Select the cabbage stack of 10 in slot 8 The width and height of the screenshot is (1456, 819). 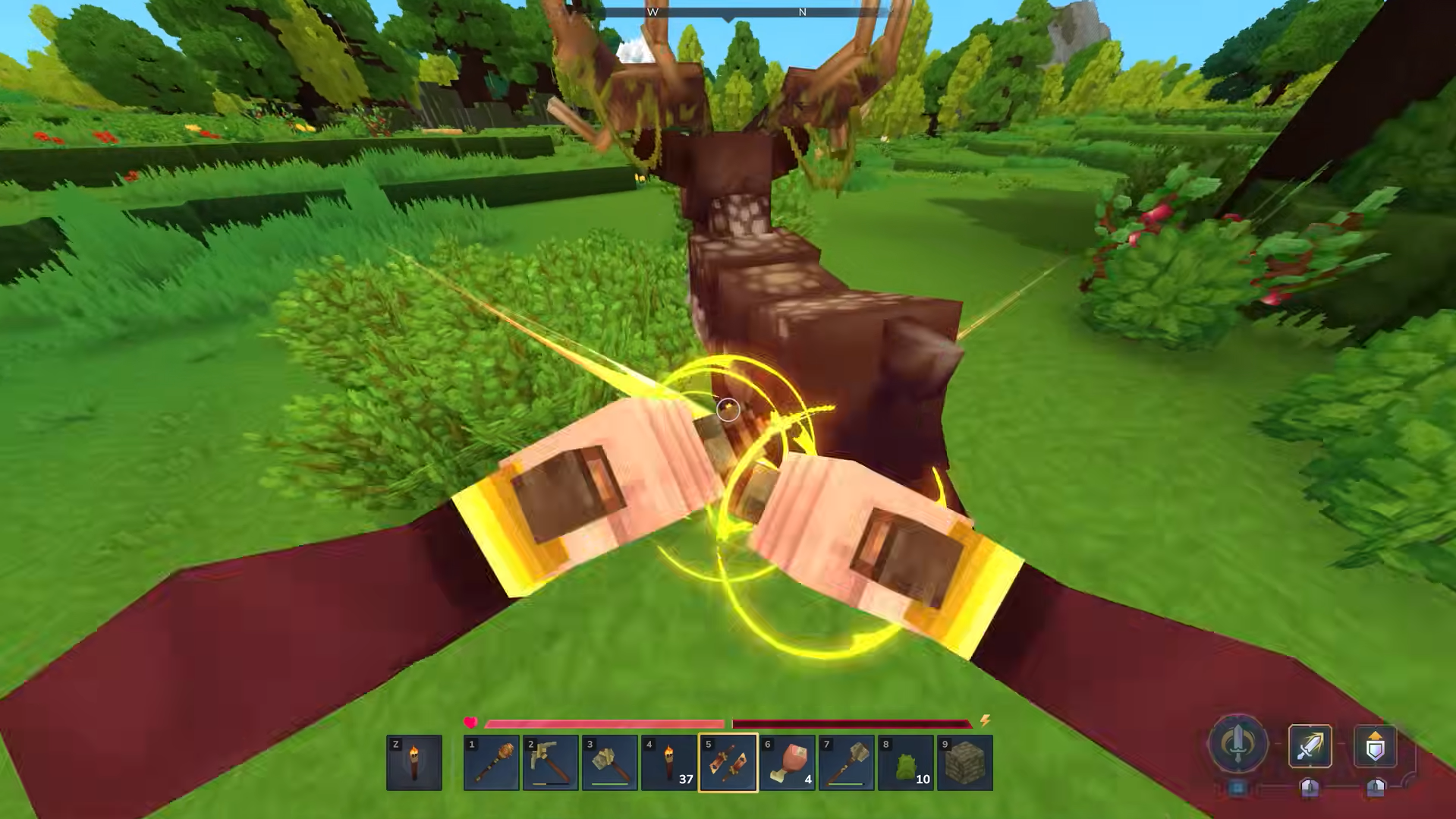pyautogui.click(x=906, y=761)
